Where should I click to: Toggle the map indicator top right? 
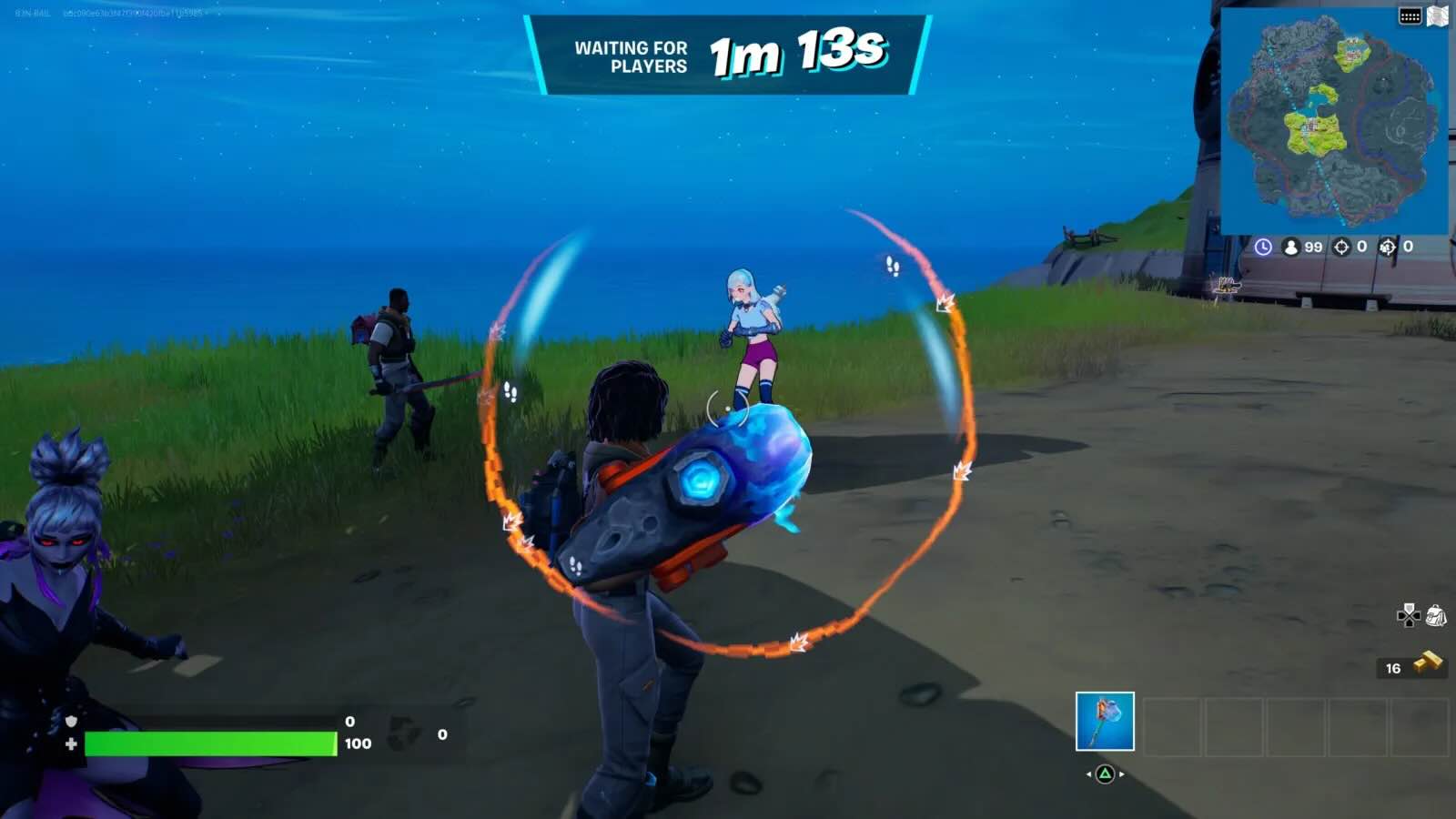click(x=1435, y=15)
